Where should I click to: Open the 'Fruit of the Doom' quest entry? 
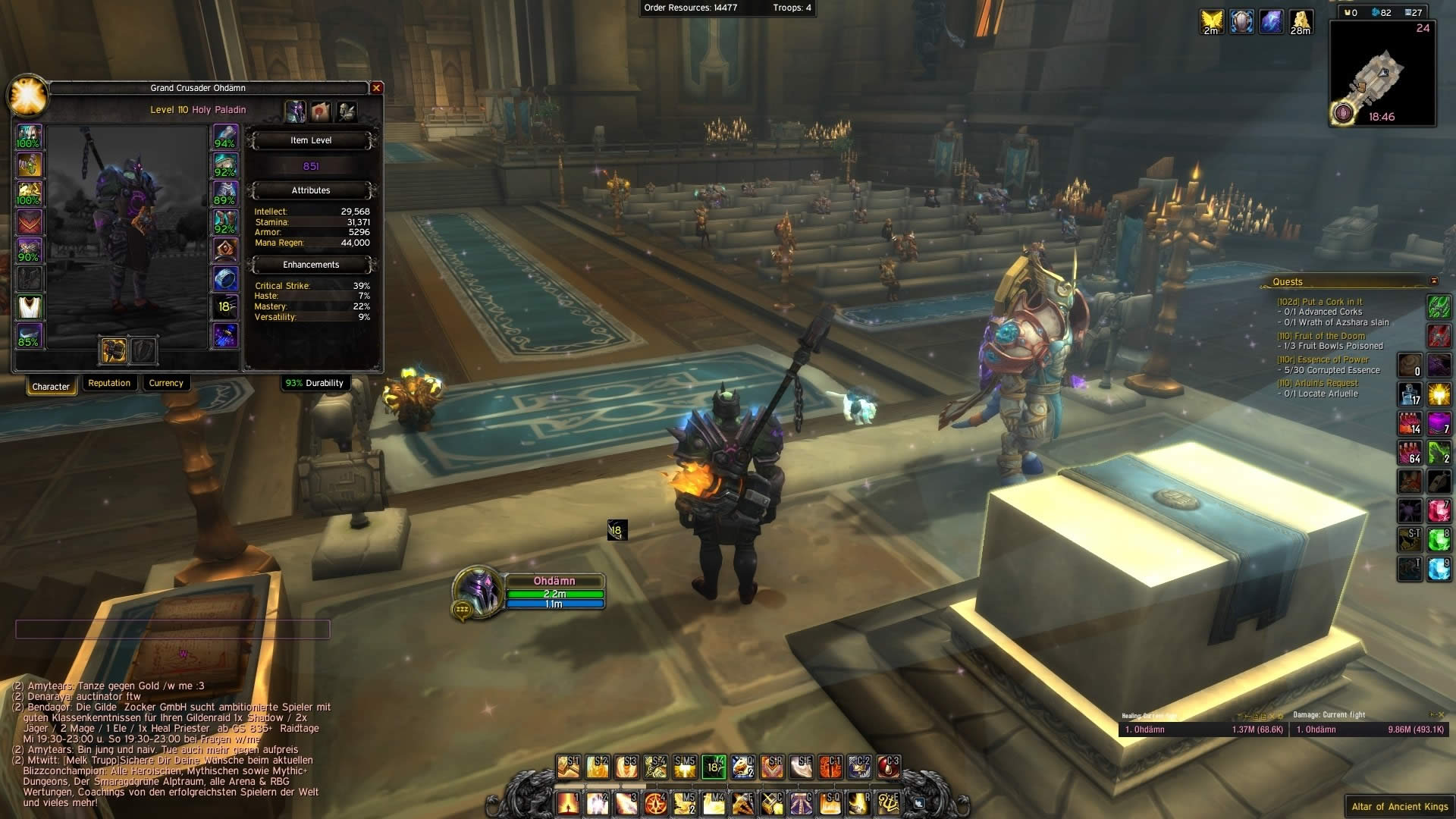point(1321,336)
